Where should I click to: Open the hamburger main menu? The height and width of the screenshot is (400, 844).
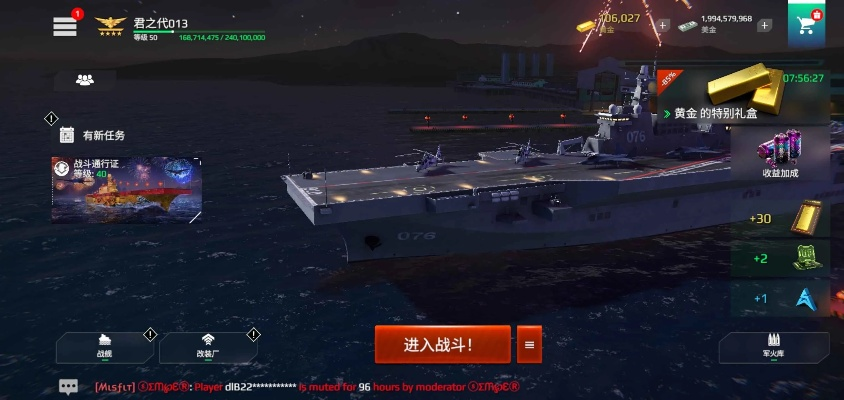point(65,27)
